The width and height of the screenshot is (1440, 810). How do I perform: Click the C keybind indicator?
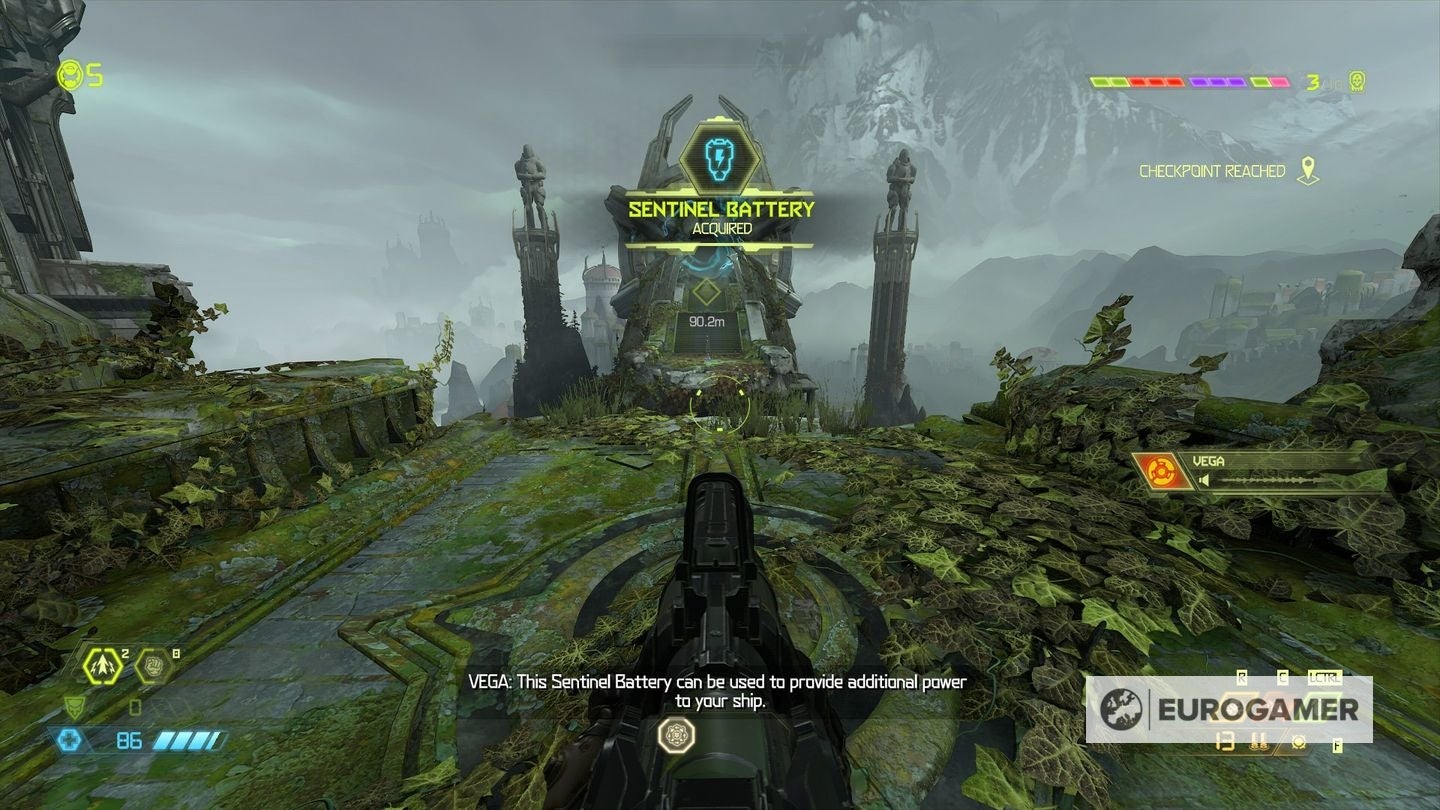(1282, 676)
